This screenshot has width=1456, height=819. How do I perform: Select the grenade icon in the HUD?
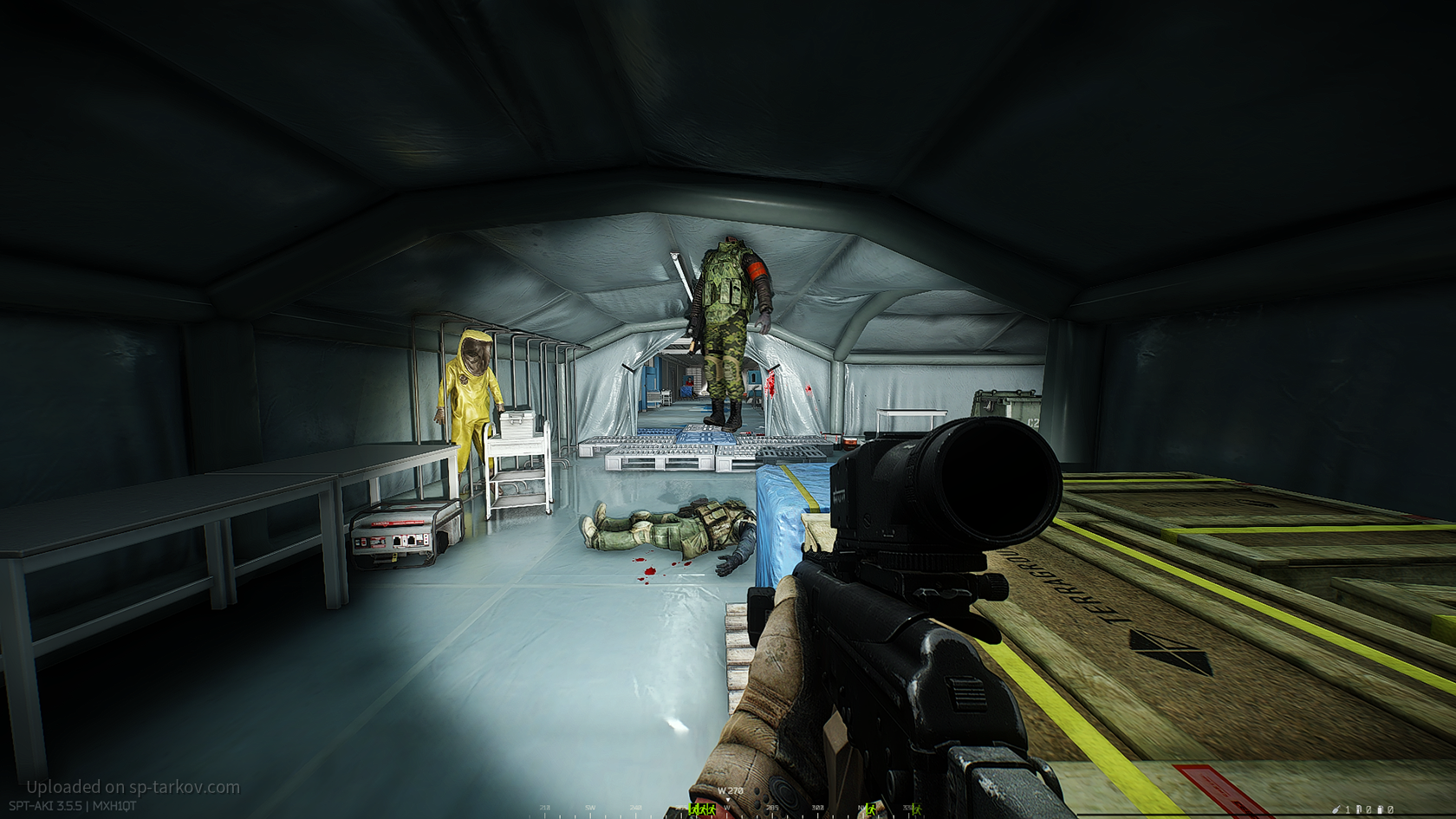point(1337,809)
